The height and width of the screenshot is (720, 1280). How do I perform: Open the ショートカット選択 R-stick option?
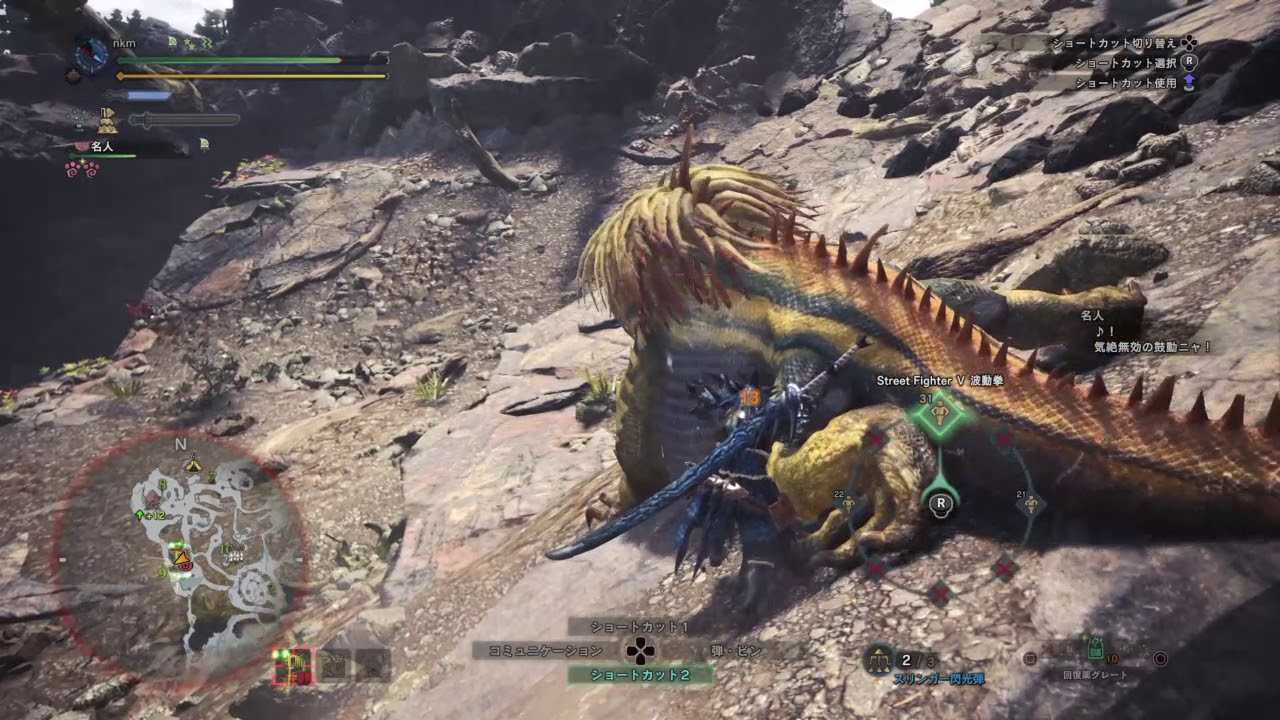[x=1187, y=63]
